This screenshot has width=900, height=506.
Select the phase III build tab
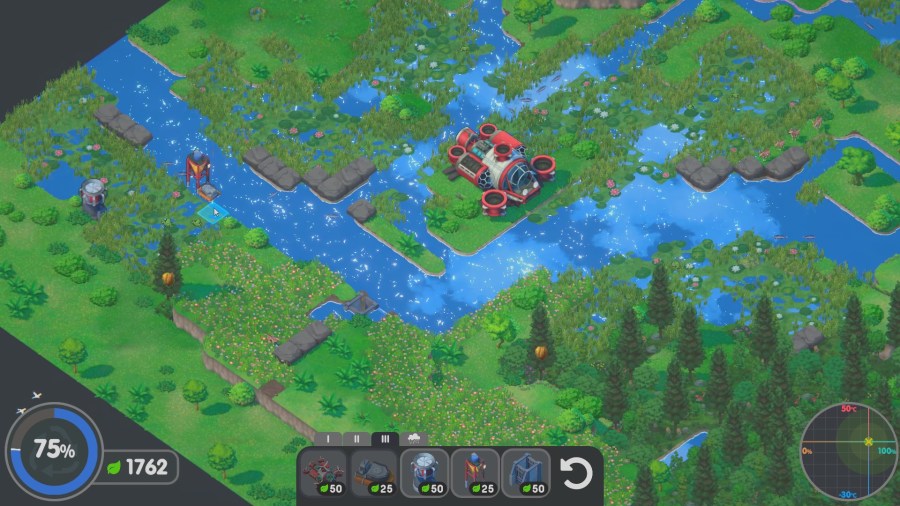(x=385, y=438)
